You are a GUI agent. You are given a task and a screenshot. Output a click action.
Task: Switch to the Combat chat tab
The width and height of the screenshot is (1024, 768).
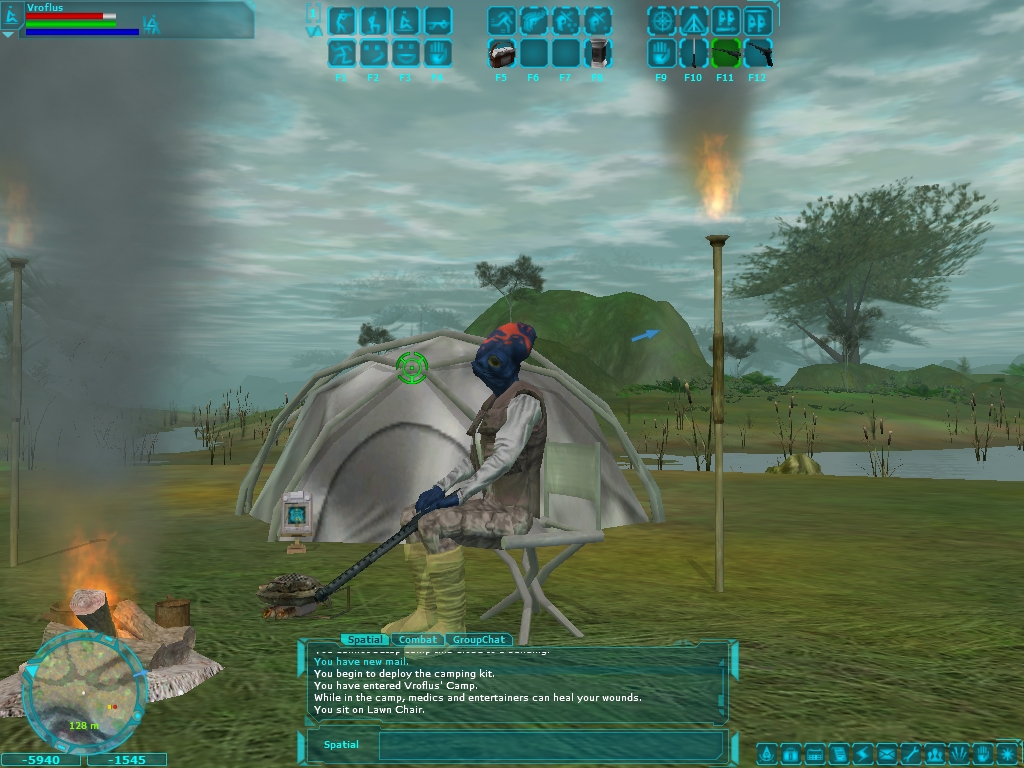(418, 640)
